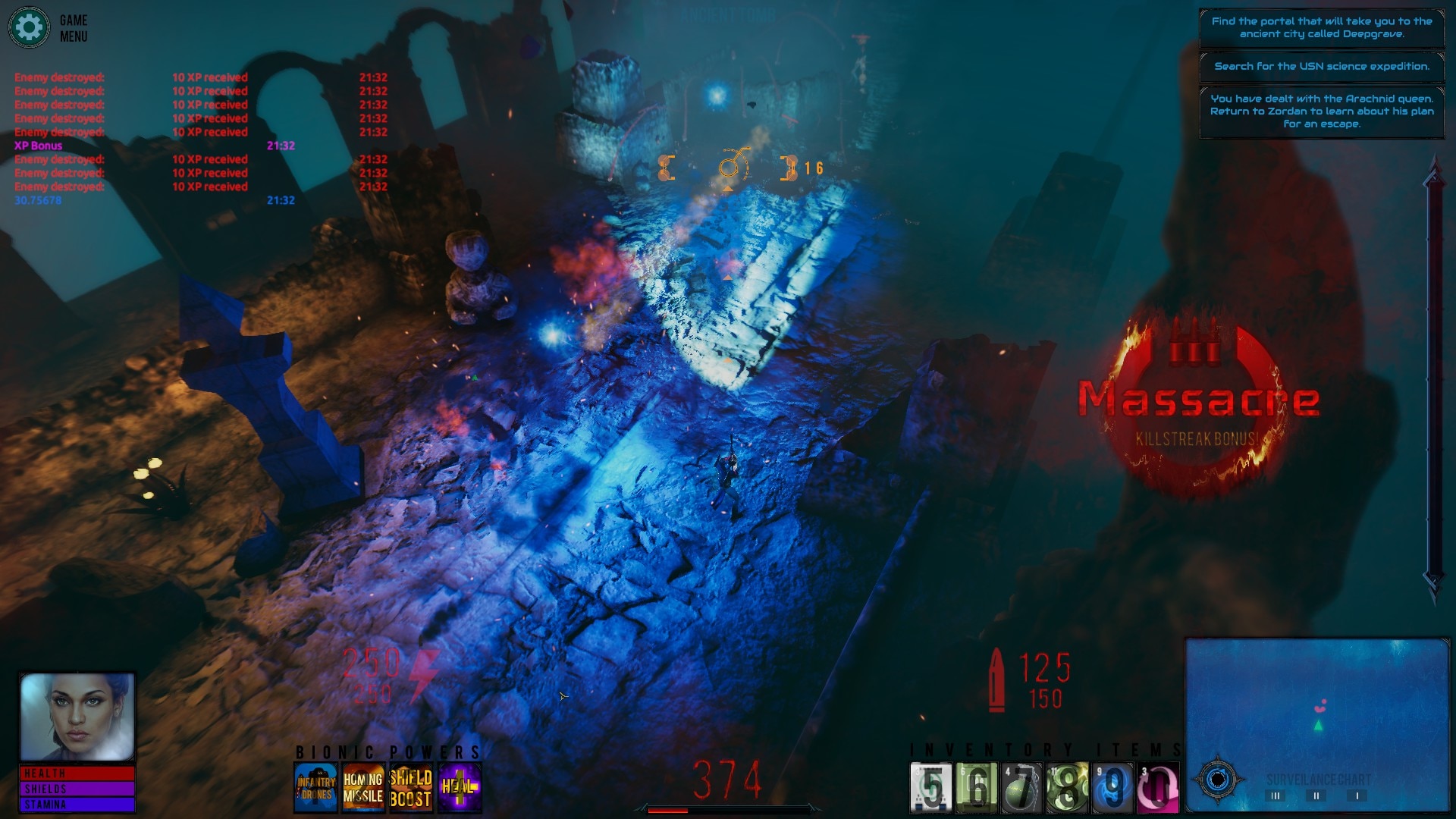Select inventory slot 5 white medkit item

tap(931, 788)
